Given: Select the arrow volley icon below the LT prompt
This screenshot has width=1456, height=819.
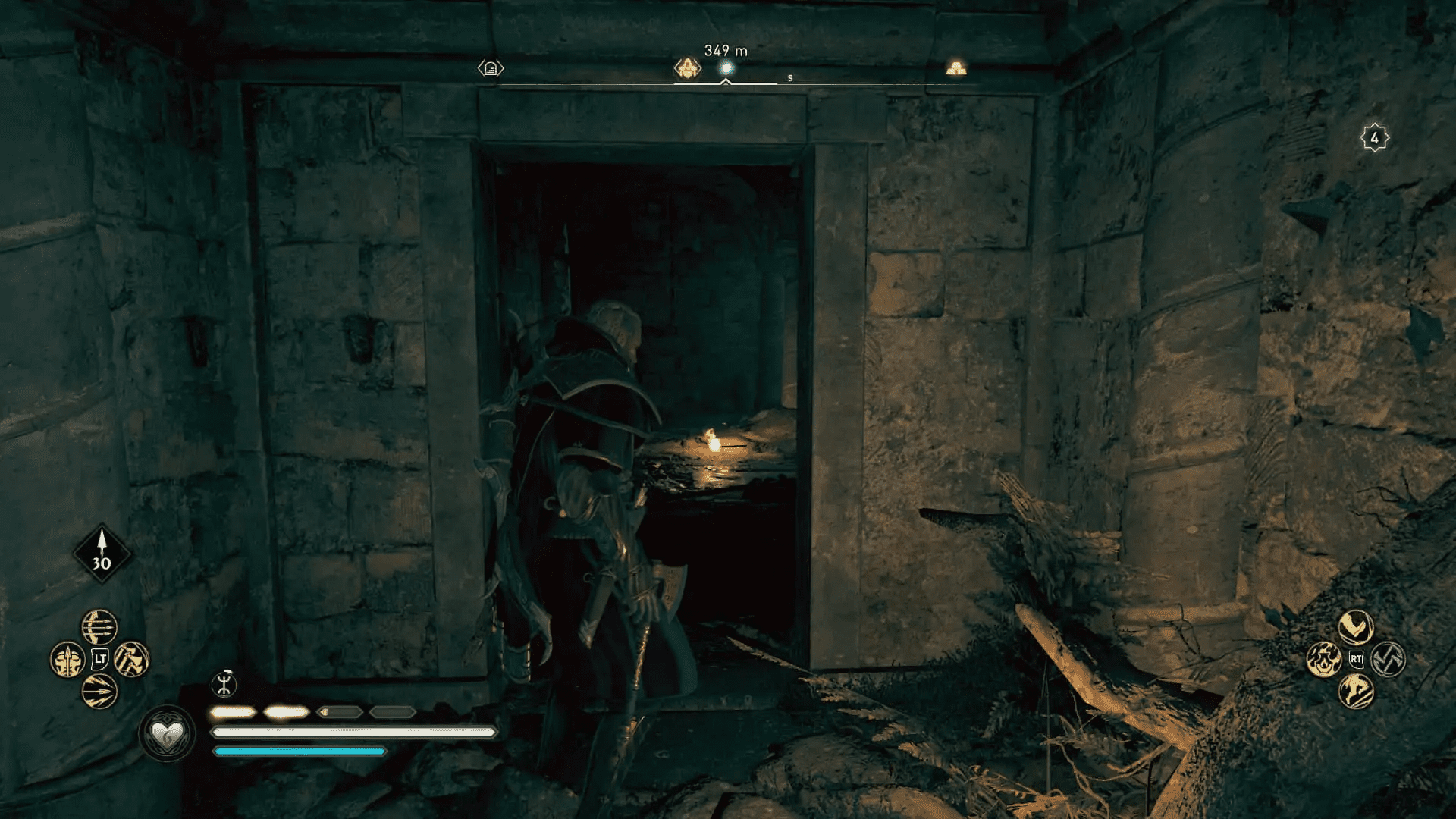Looking at the screenshot, I should pyautogui.click(x=98, y=692).
